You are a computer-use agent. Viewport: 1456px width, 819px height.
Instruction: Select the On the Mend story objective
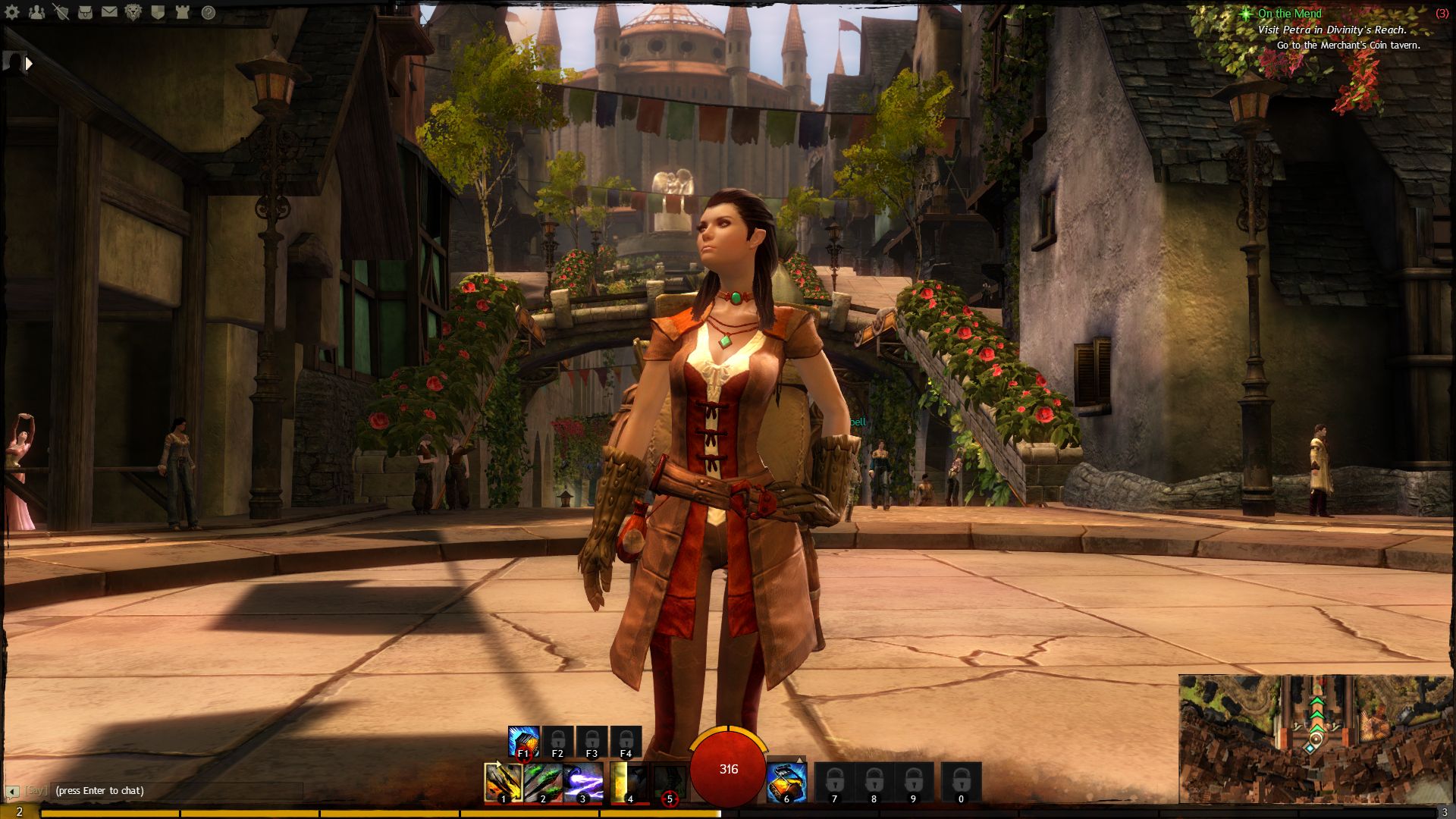click(1289, 14)
